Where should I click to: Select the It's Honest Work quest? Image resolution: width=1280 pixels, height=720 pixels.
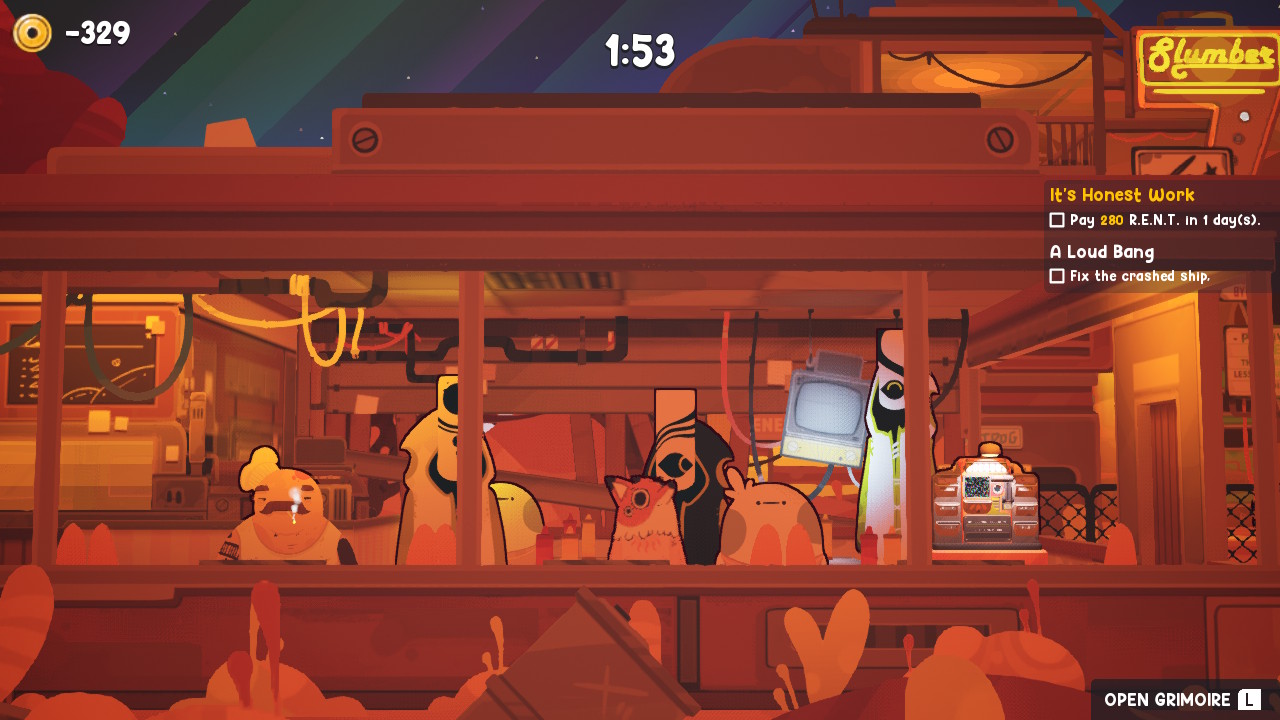tap(1122, 195)
